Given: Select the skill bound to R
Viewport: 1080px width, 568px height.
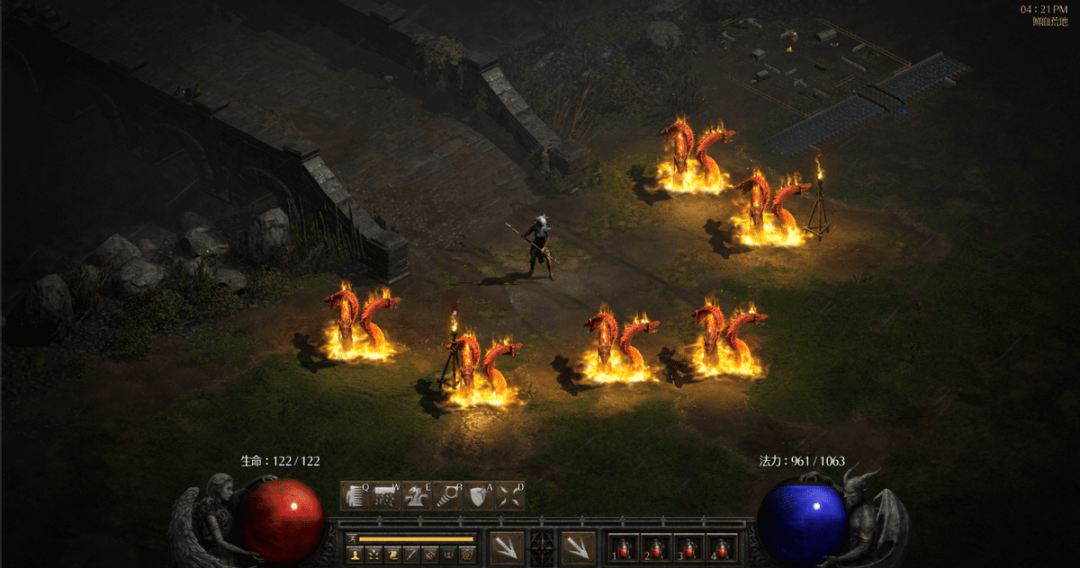Looking at the screenshot, I should 447,495.
